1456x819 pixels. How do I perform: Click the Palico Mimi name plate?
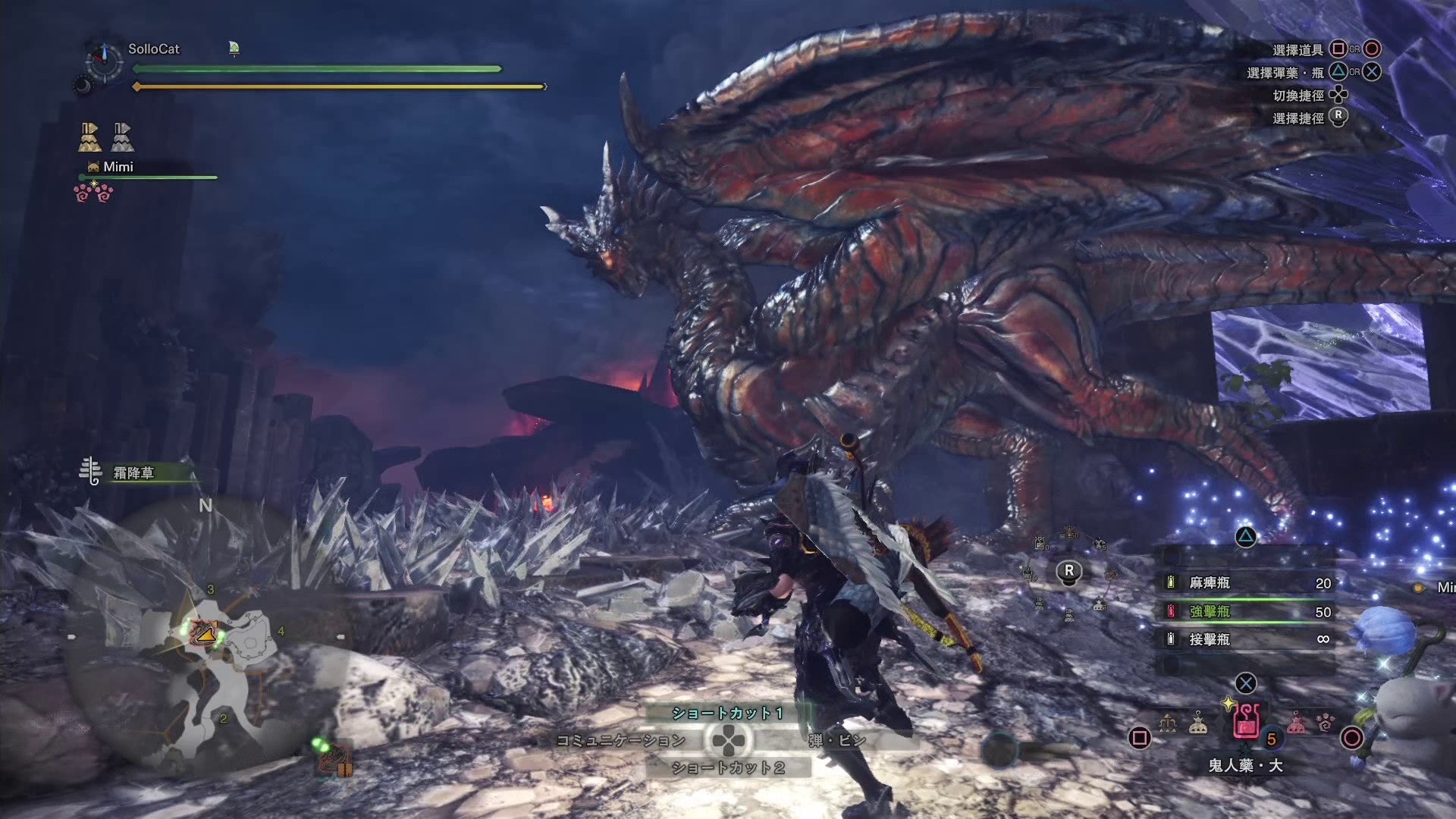tap(118, 167)
